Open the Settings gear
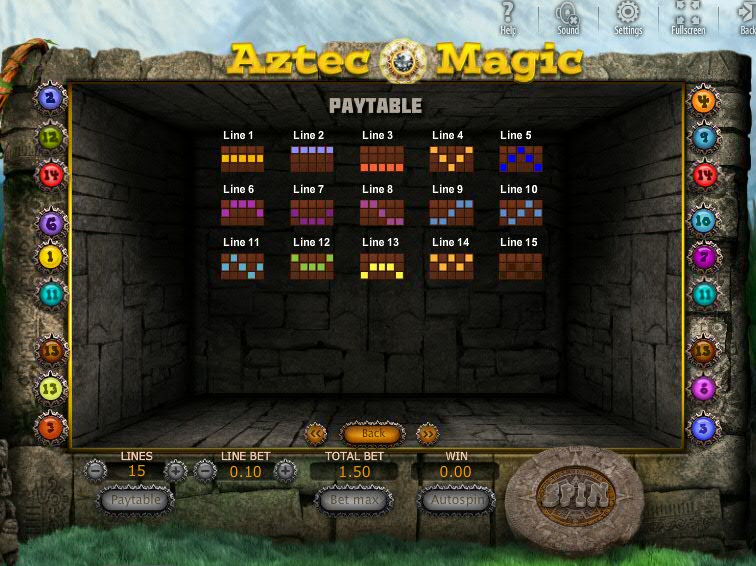 tap(628, 17)
